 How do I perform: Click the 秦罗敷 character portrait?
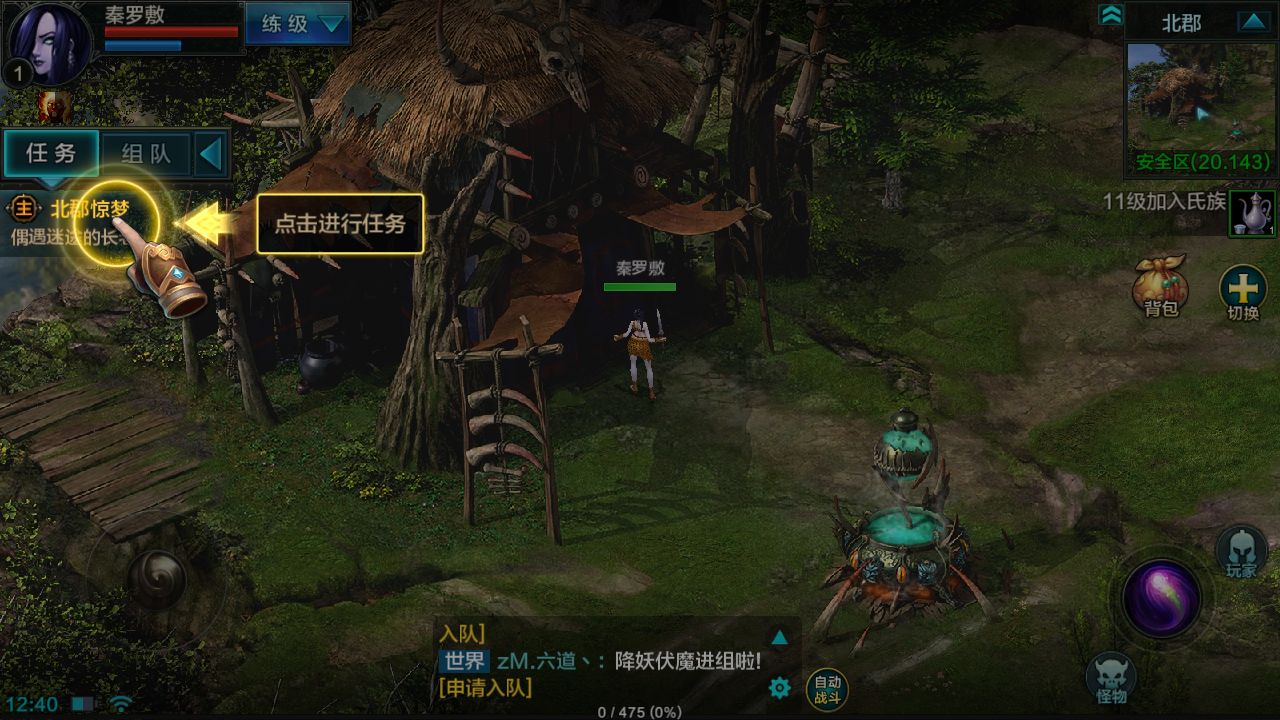coord(47,45)
